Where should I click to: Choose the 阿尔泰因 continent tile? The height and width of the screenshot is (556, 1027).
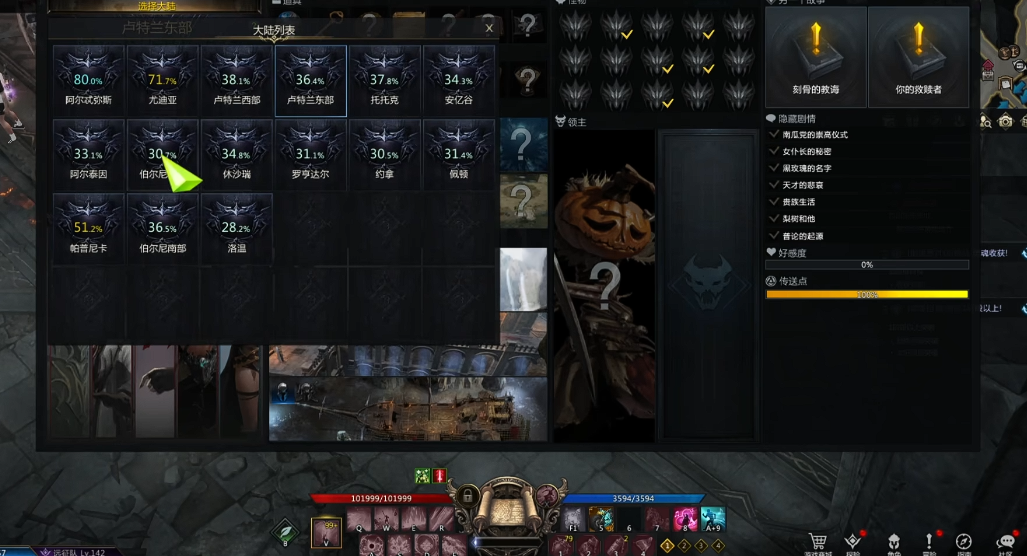click(x=89, y=154)
